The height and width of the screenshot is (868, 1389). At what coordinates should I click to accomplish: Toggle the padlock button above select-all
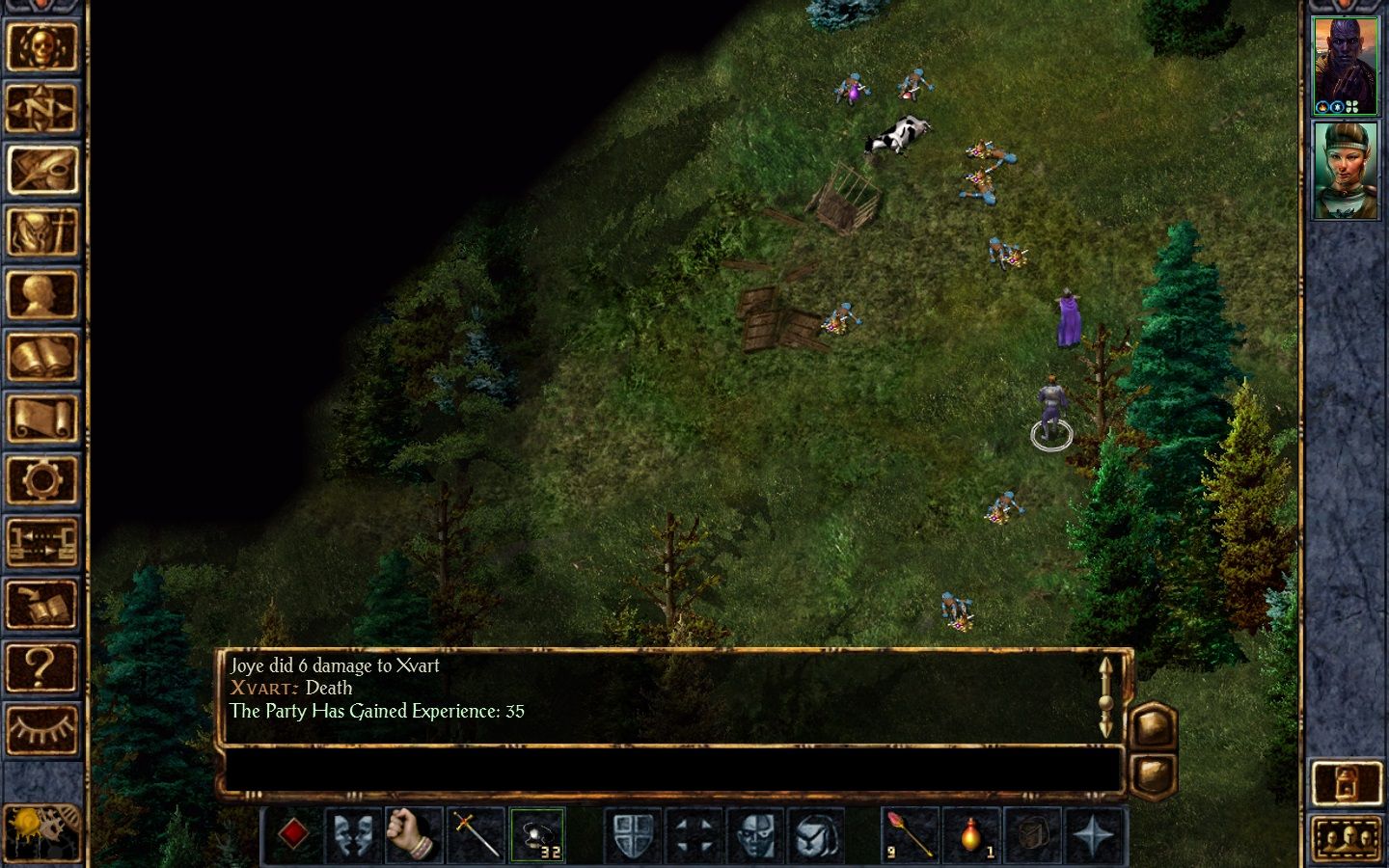click(x=1347, y=783)
